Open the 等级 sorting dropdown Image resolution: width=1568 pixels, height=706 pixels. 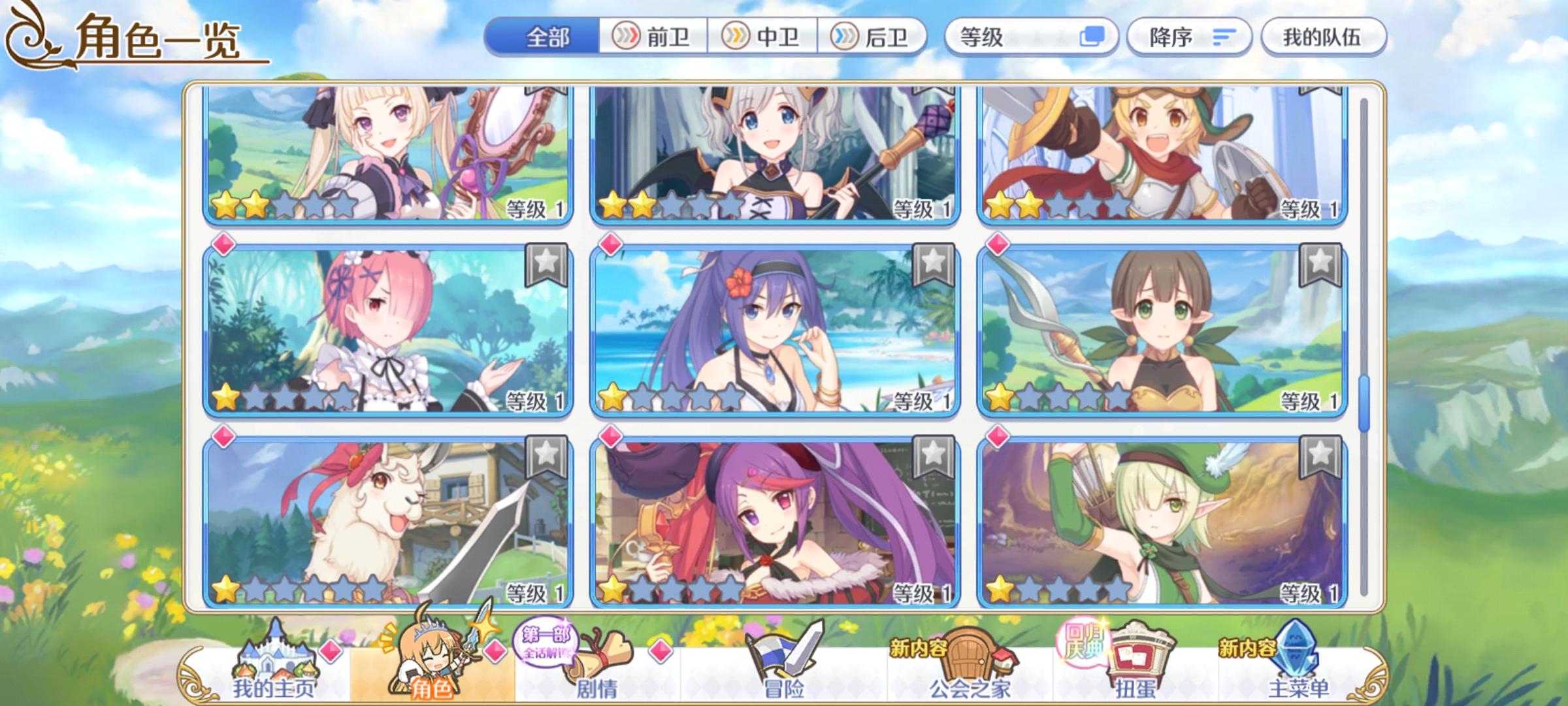(x=1019, y=38)
